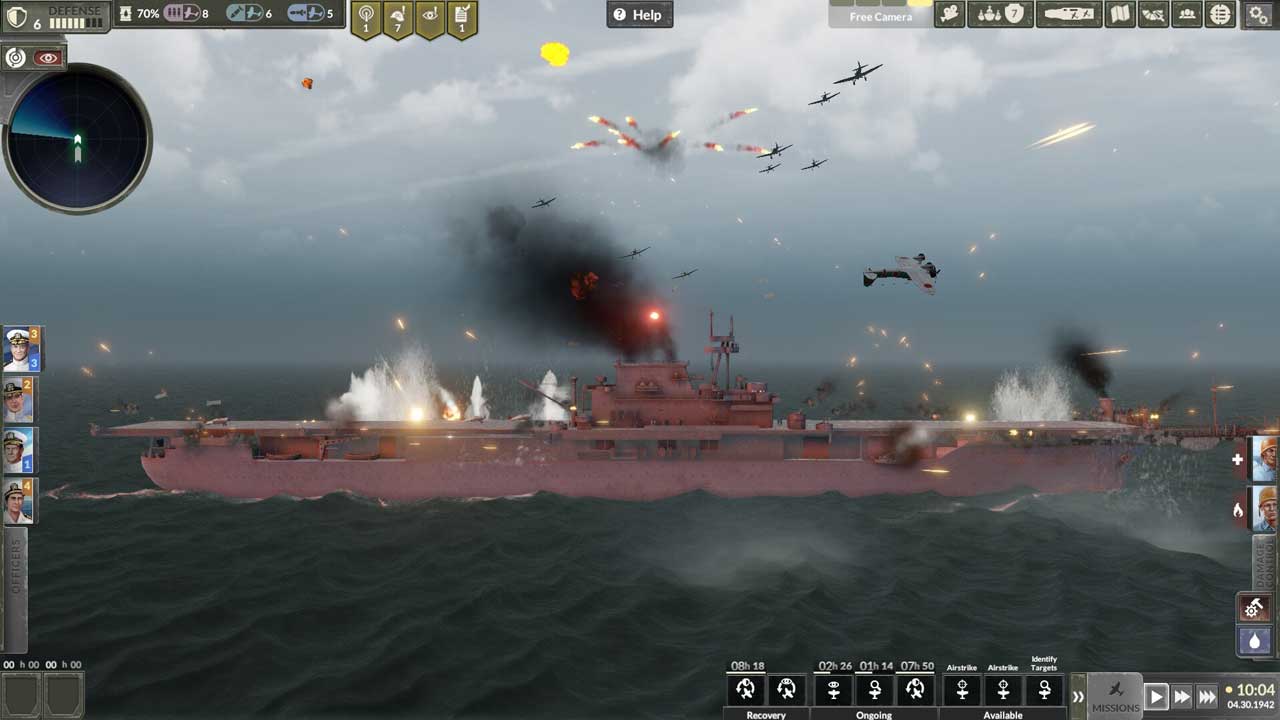This screenshot has width=1280, height=720.
Task: Expand the mission list with double arrows
Action: 1078,696
